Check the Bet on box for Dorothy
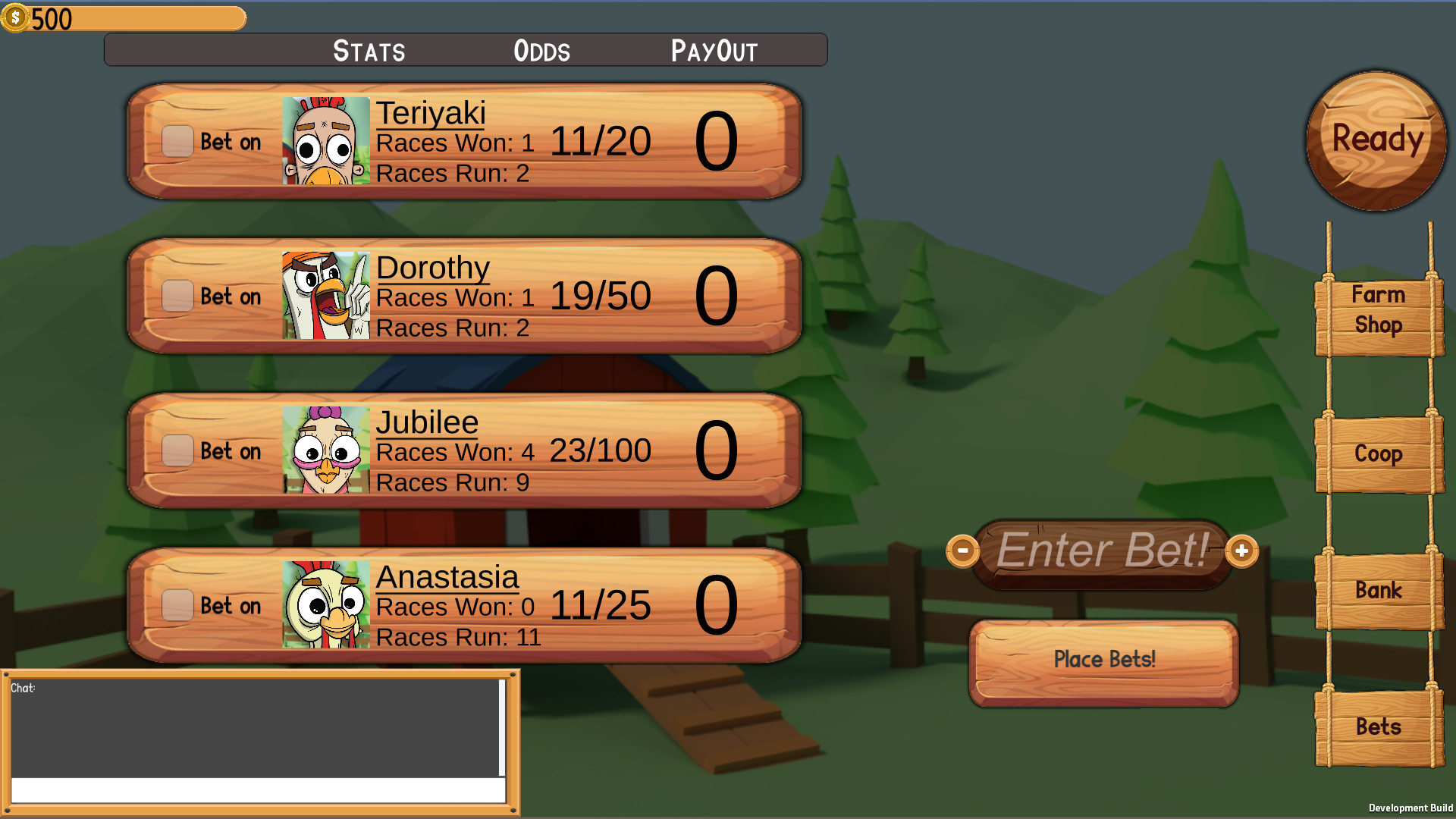 coord(177,297)
